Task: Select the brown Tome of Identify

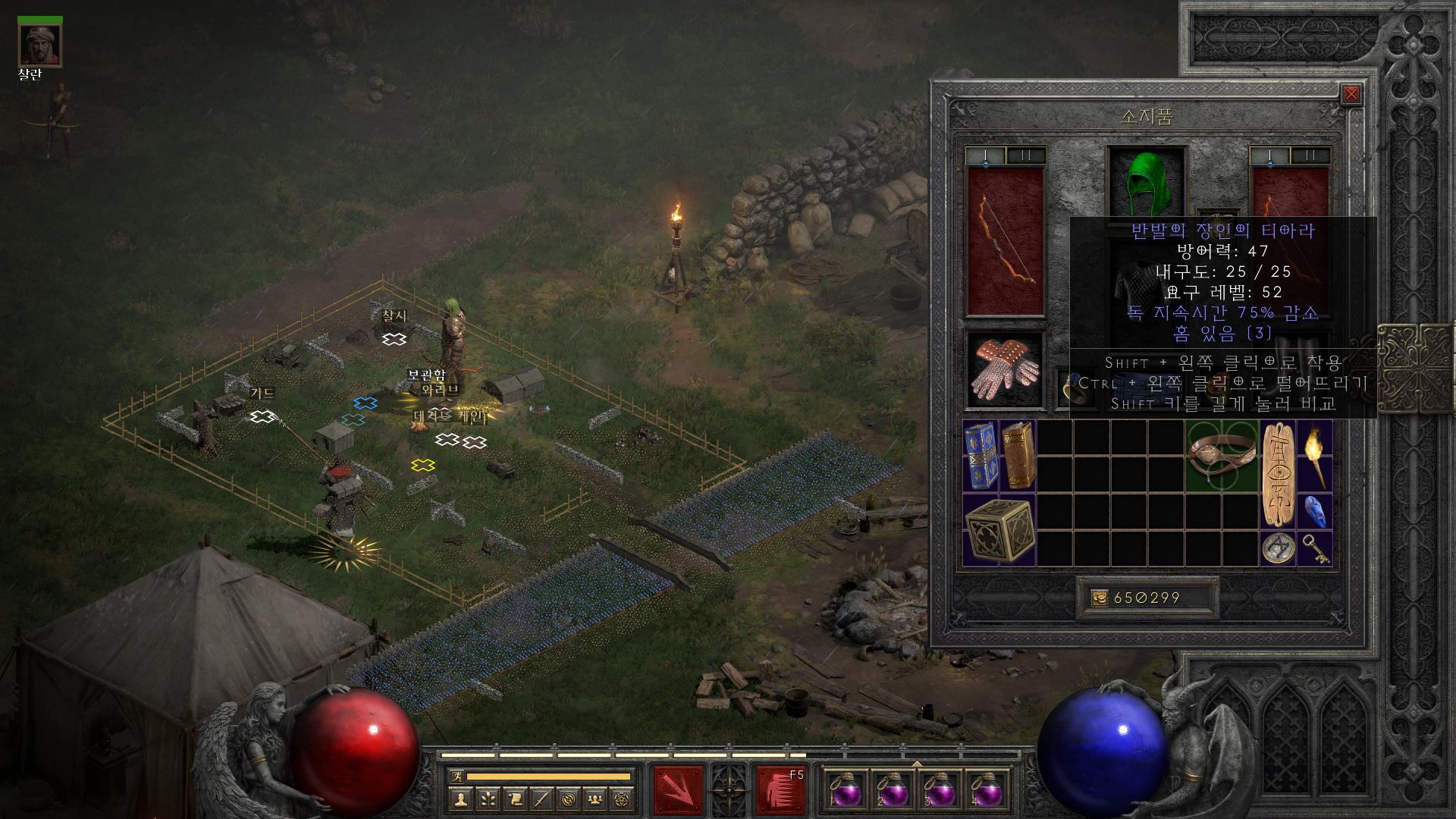Action: (x=1018, y=456)
